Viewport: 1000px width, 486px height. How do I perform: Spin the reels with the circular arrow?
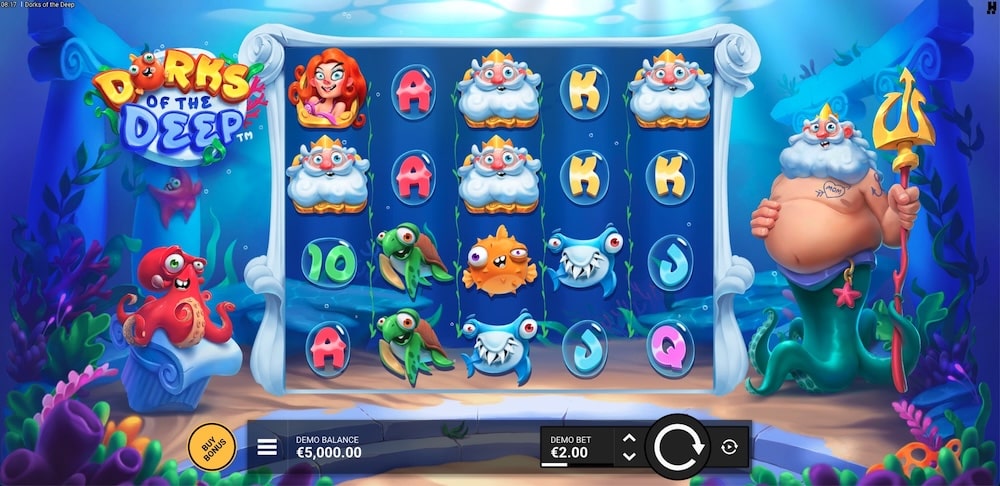pos(677,447)
